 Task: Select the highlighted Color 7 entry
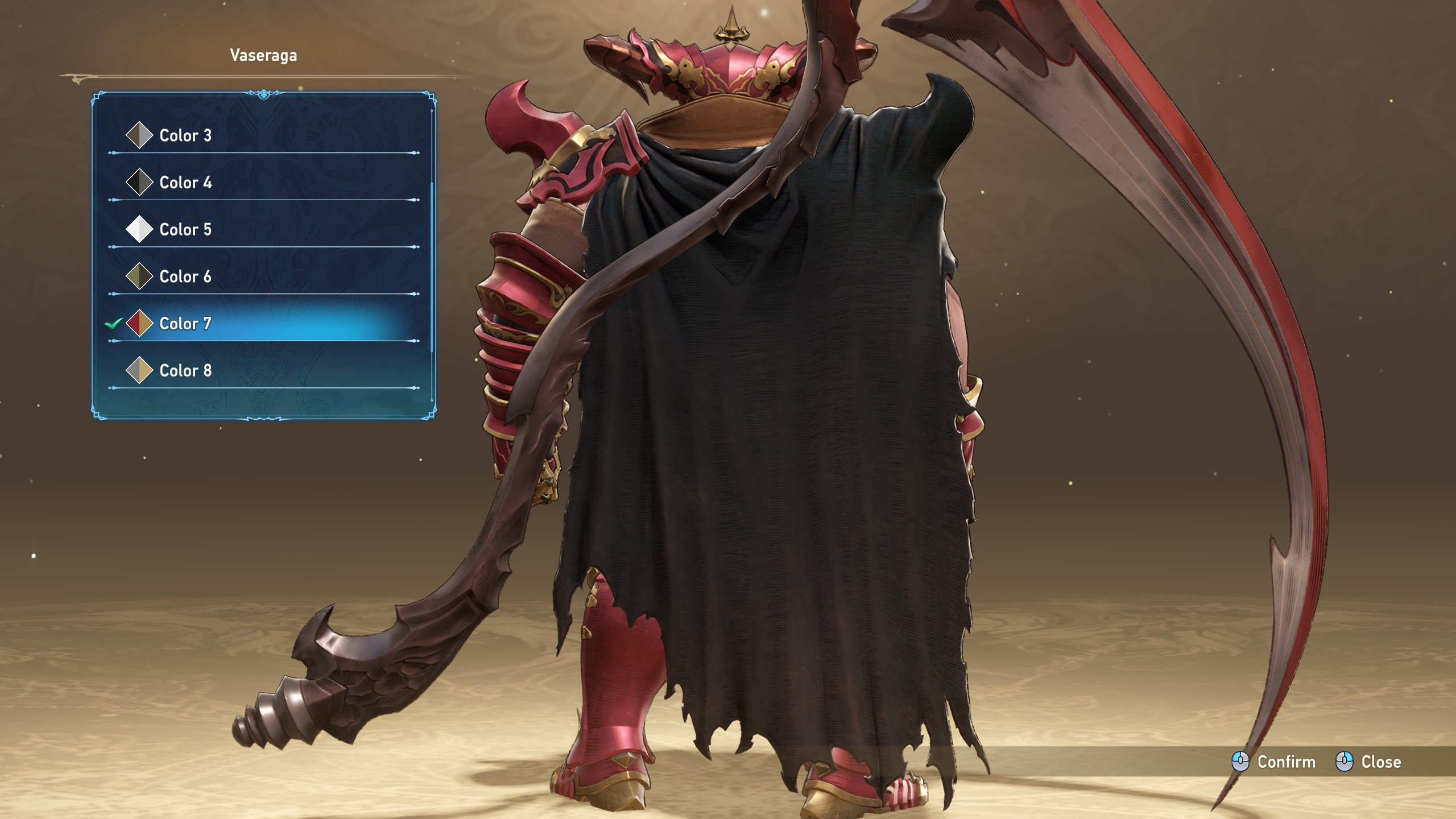pyautogui.click(x=185, y=324)
